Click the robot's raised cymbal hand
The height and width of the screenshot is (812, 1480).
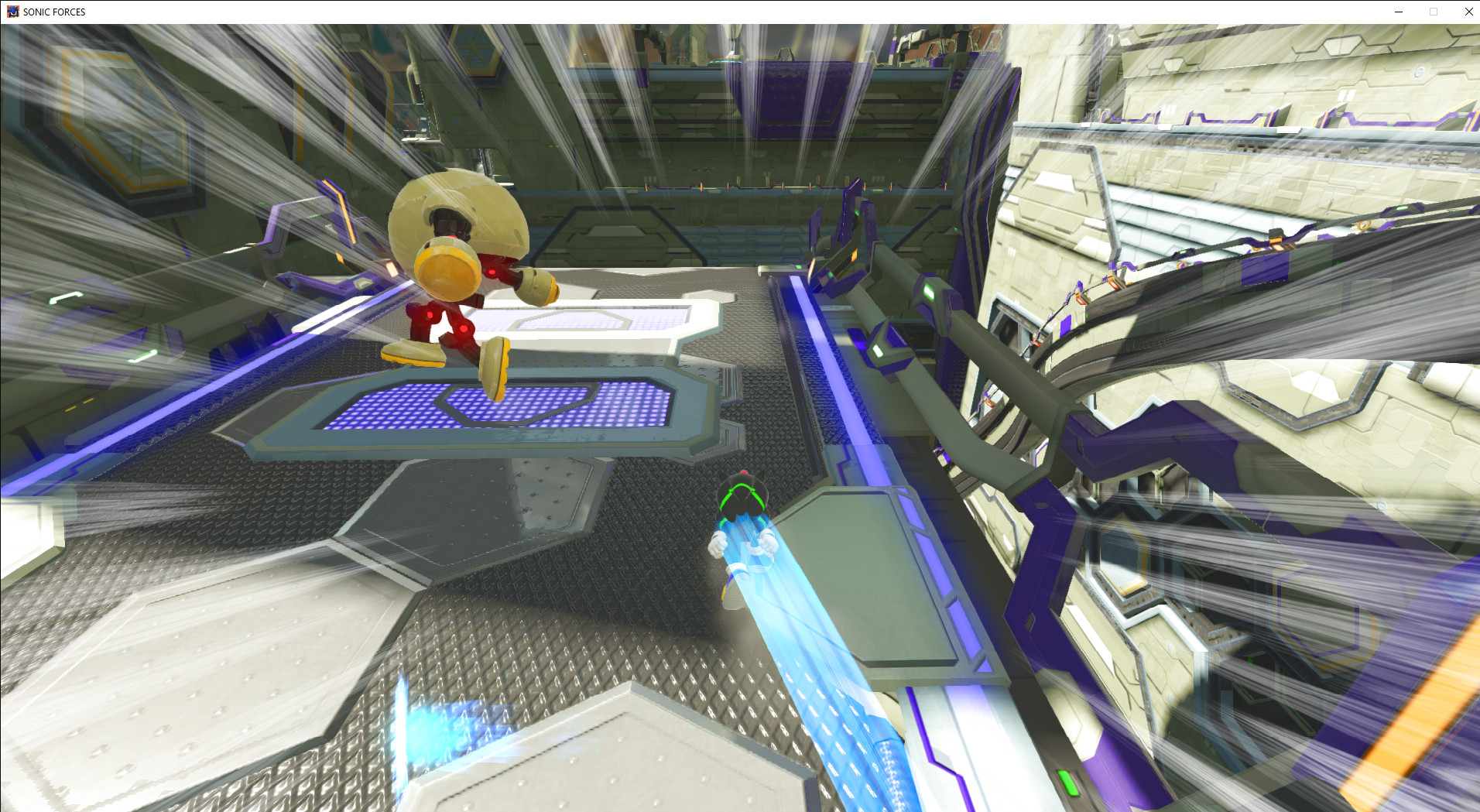coord(445,267)
